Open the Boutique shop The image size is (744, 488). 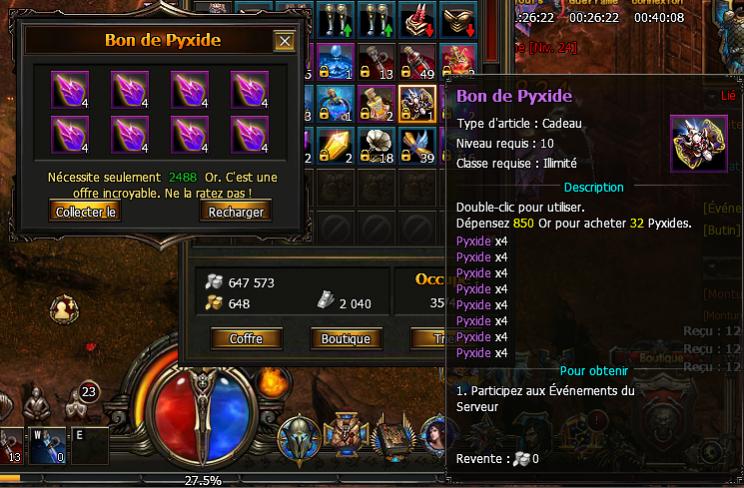[x=346, y=339]
